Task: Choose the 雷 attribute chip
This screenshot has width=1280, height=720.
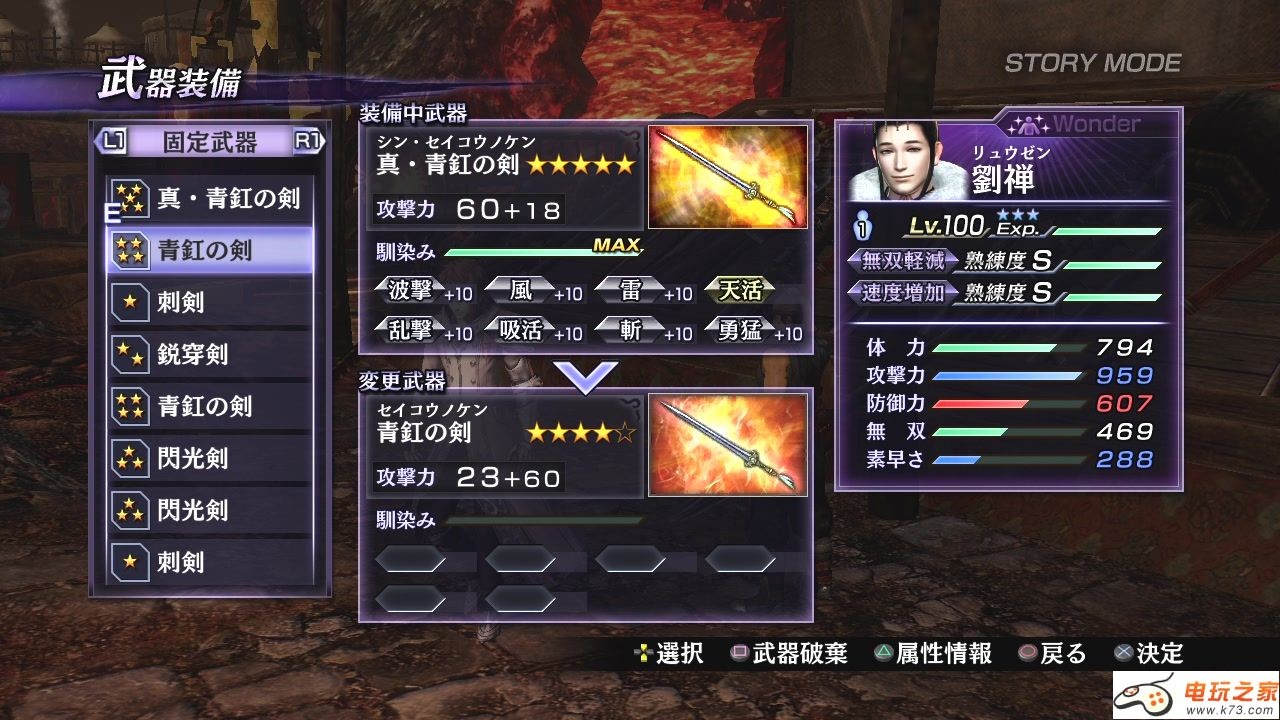Action: click(631, 291)
